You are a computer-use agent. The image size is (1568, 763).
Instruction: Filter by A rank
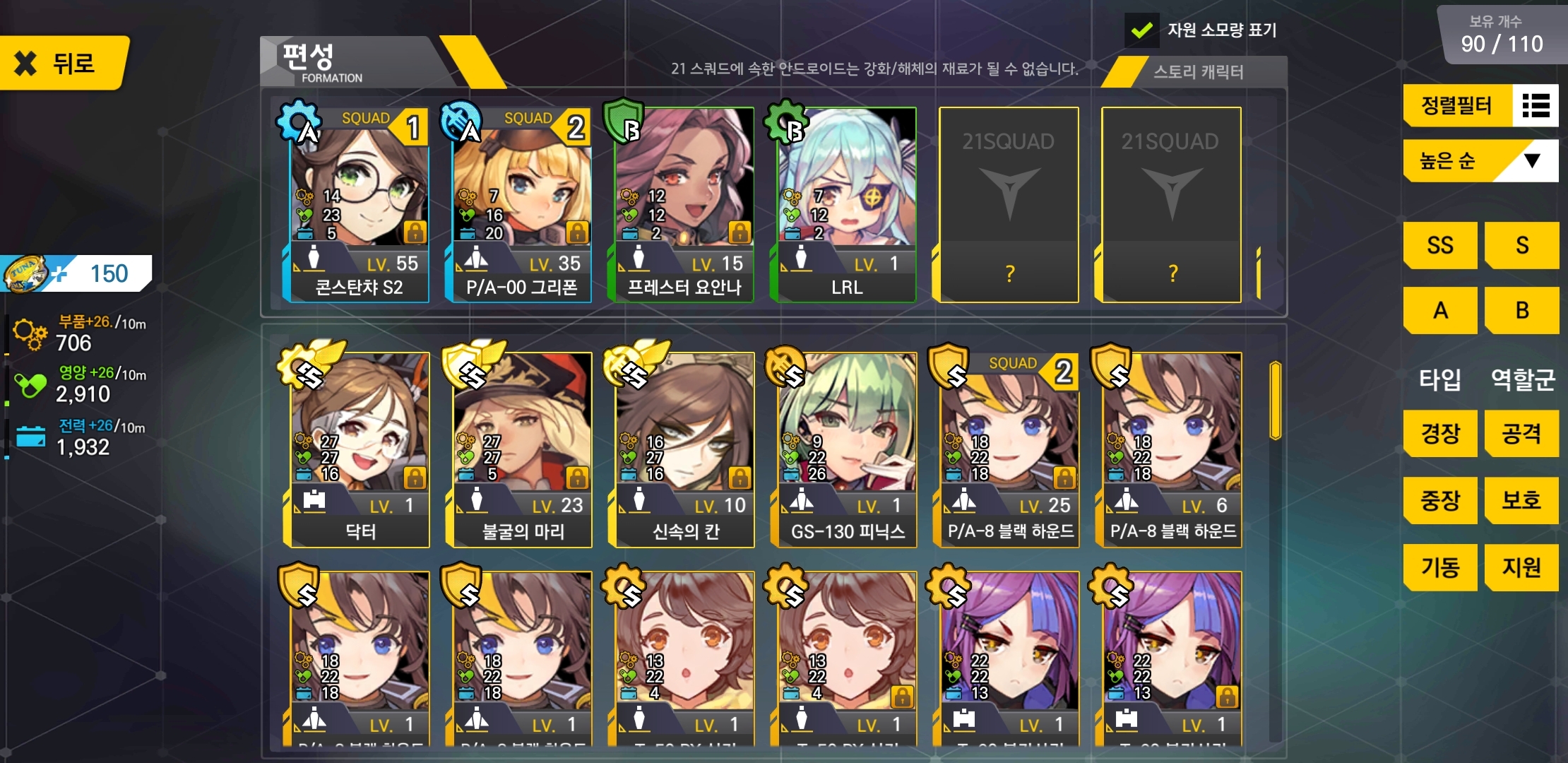1439,310
